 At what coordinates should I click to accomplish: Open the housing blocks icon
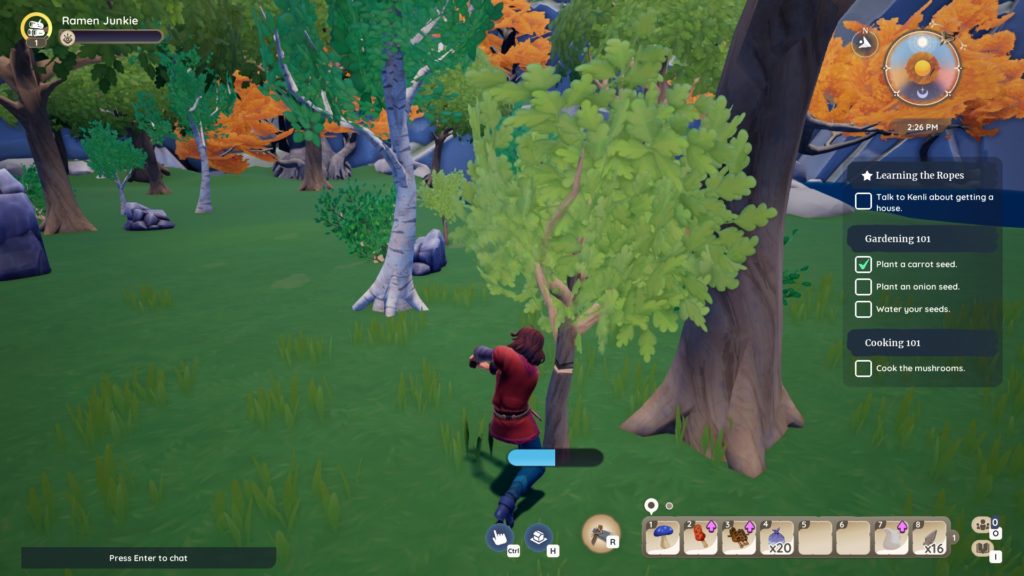pos(540,537)
